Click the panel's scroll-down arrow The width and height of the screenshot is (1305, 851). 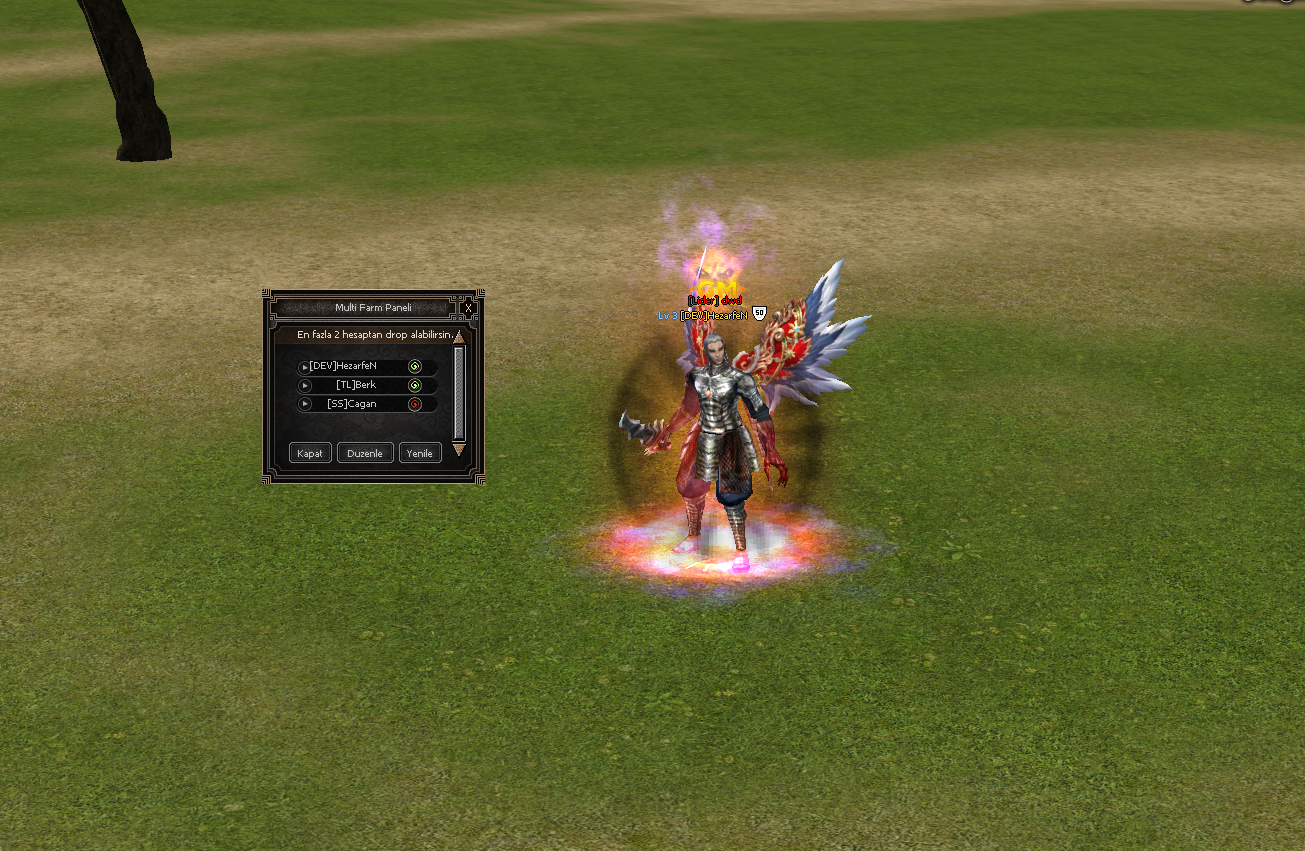pos(459,450)
